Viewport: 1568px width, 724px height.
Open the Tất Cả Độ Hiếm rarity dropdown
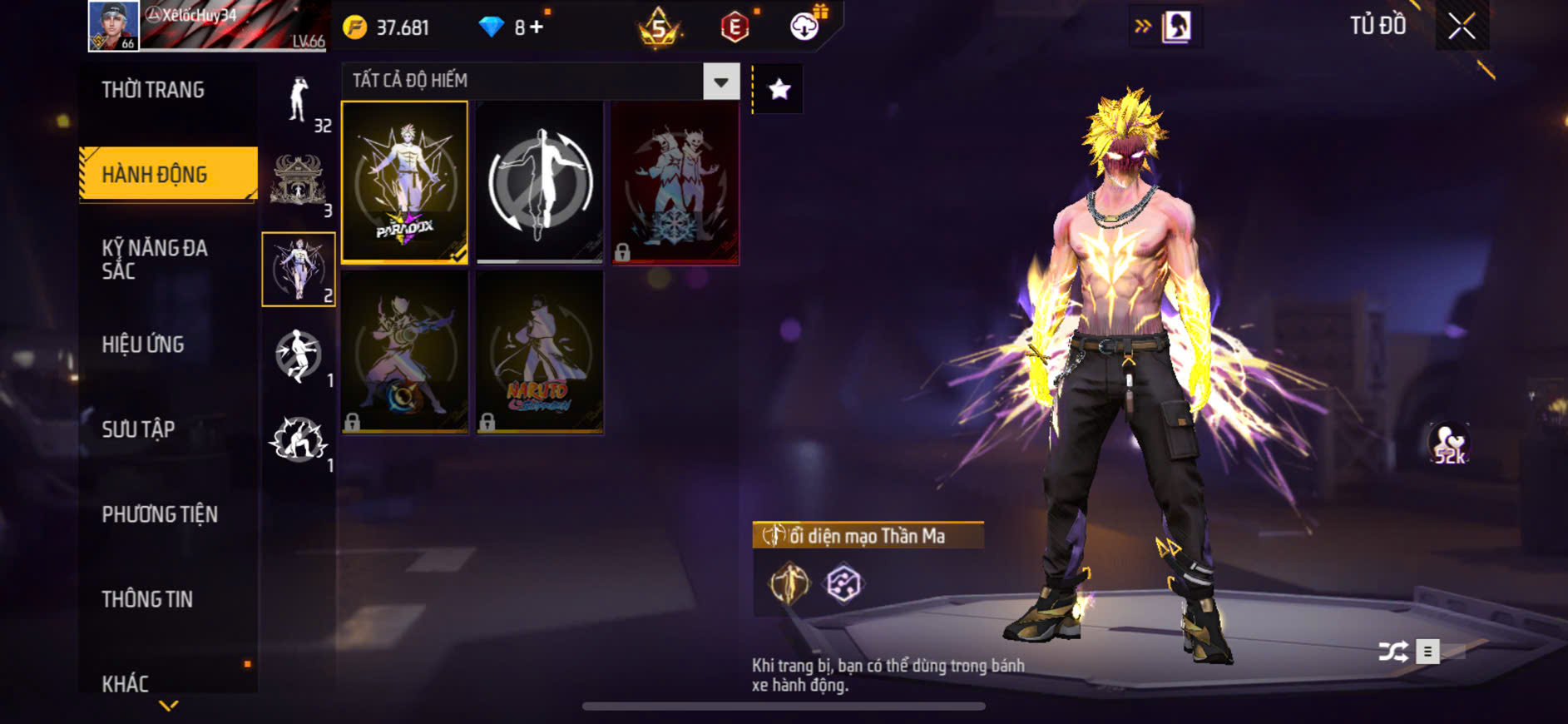(720, 82)
